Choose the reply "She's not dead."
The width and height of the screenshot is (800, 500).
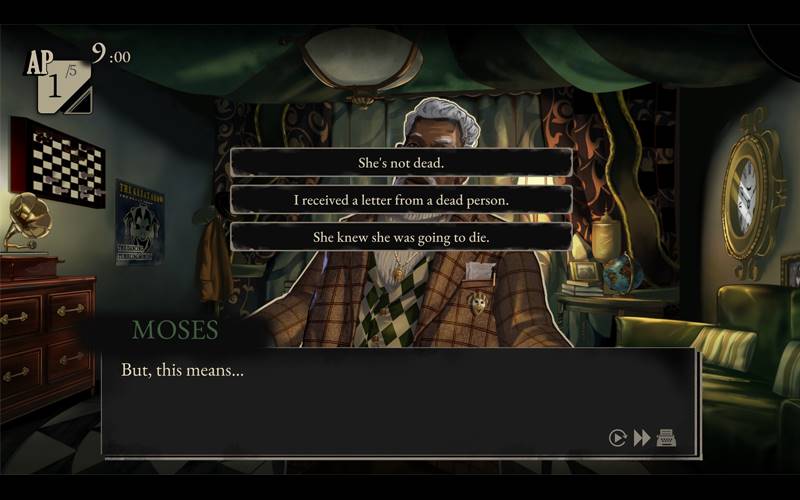tap(401, 162)
